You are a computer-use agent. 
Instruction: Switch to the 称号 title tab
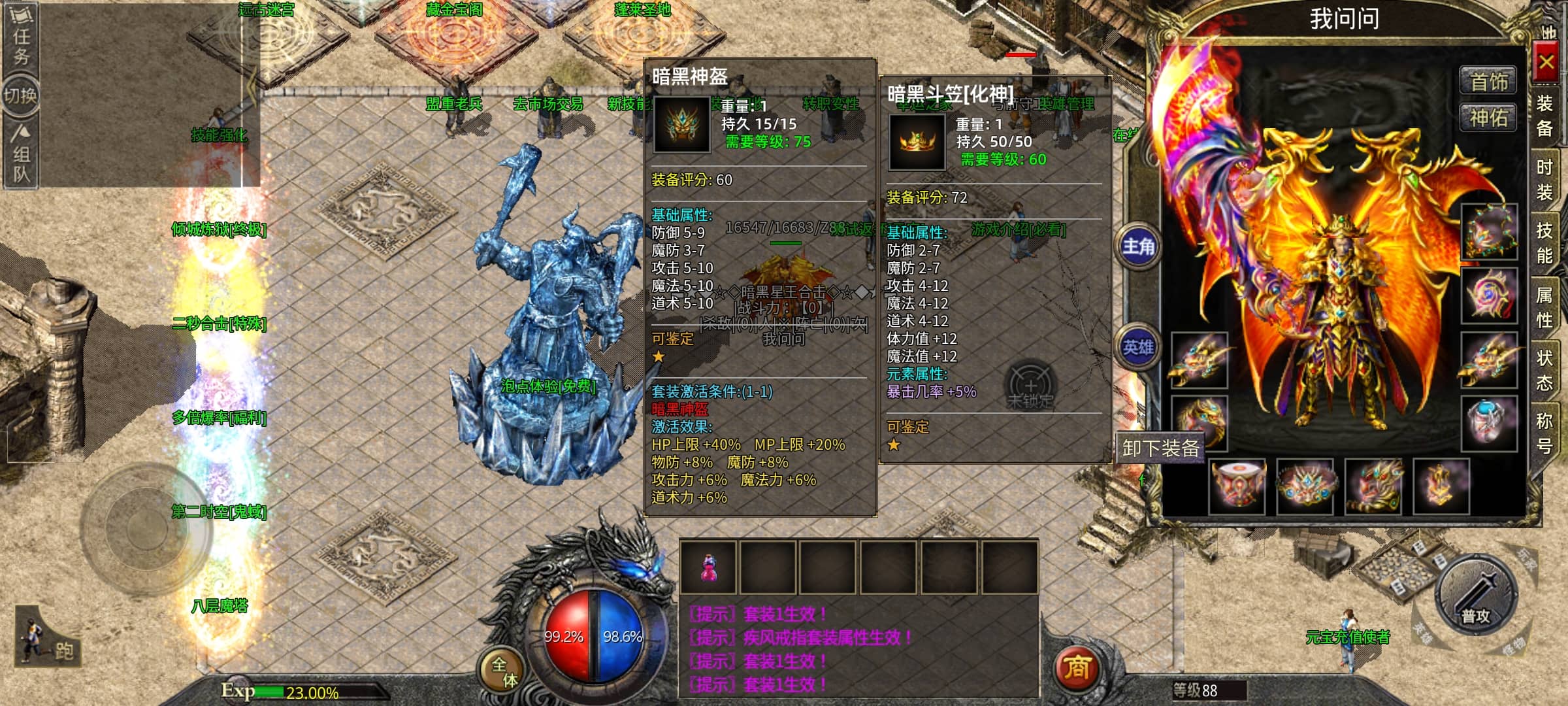1544,433
